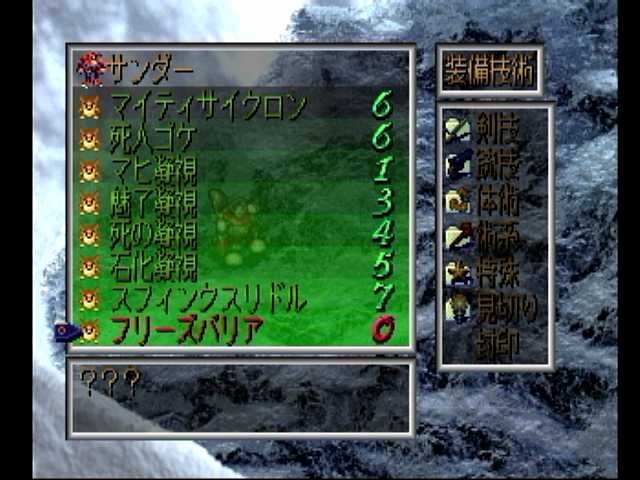Image resolution: width=640 pixels, height=480 pixels.
Task: Select the 死の凝視 skill
Action: [x=153, y=234]
